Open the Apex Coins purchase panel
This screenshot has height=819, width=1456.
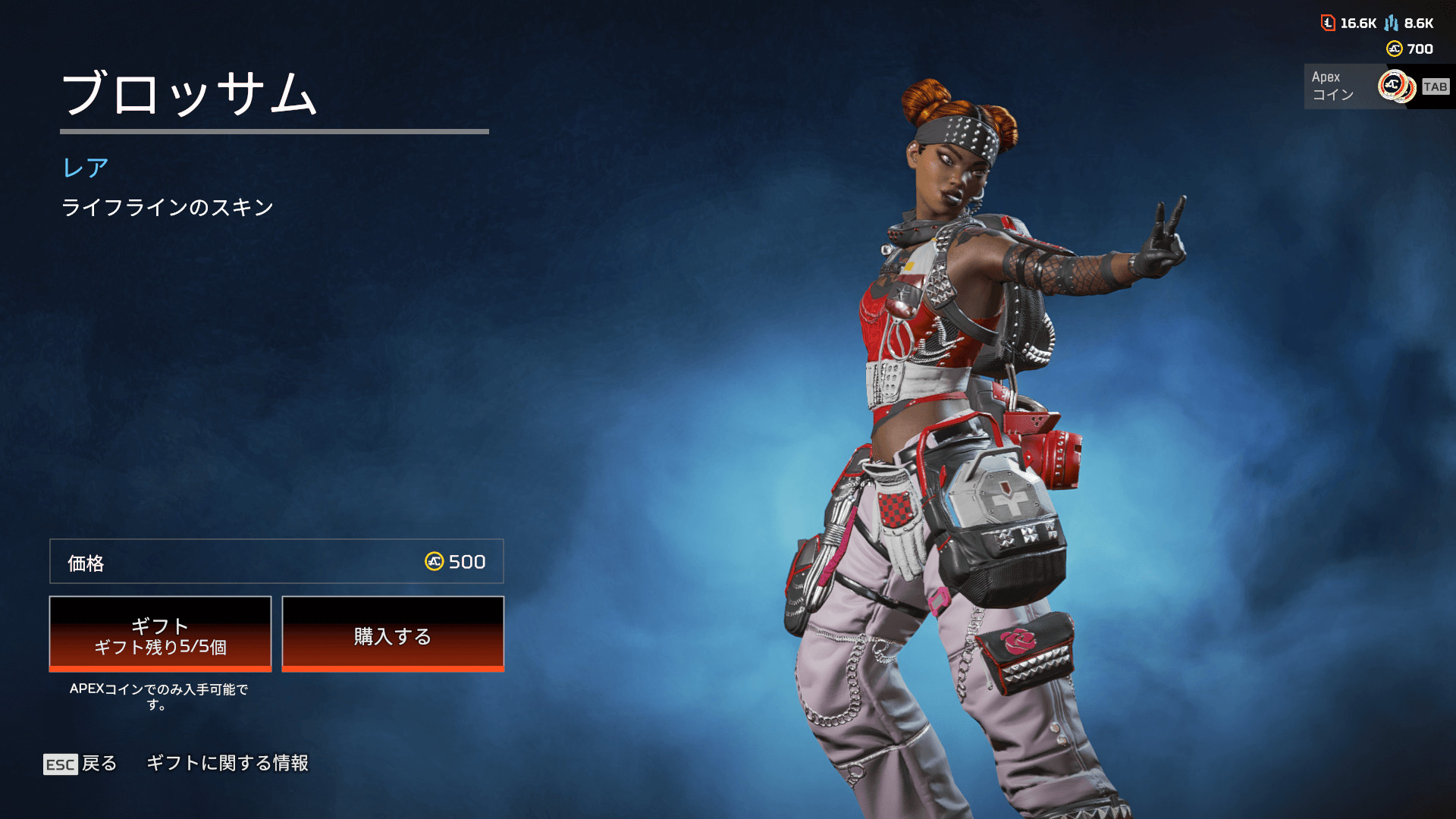[1377, 86]
